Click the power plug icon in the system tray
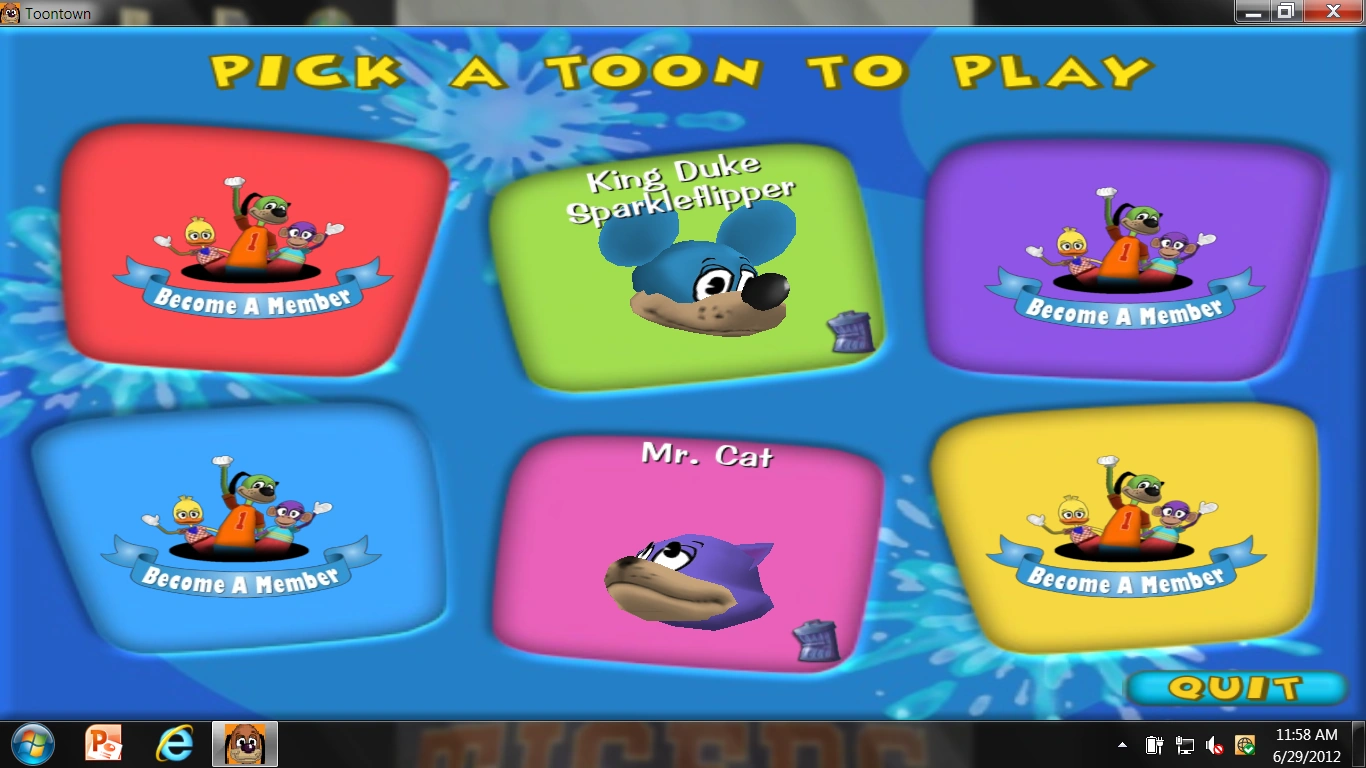 click(1153, 745)
